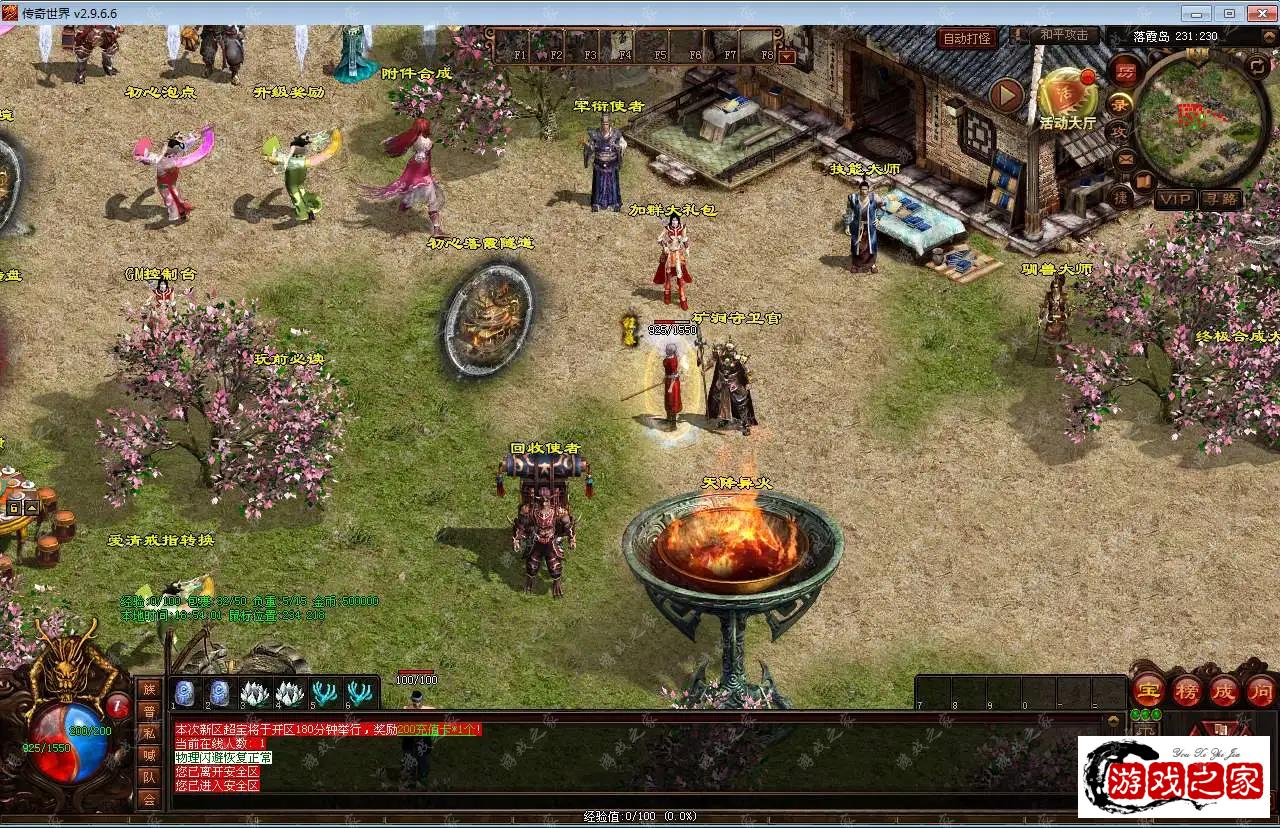Switch the 和平攻击 attack mode
1280x828 pixels.
pyautogui.click(x=1064, y=36)
